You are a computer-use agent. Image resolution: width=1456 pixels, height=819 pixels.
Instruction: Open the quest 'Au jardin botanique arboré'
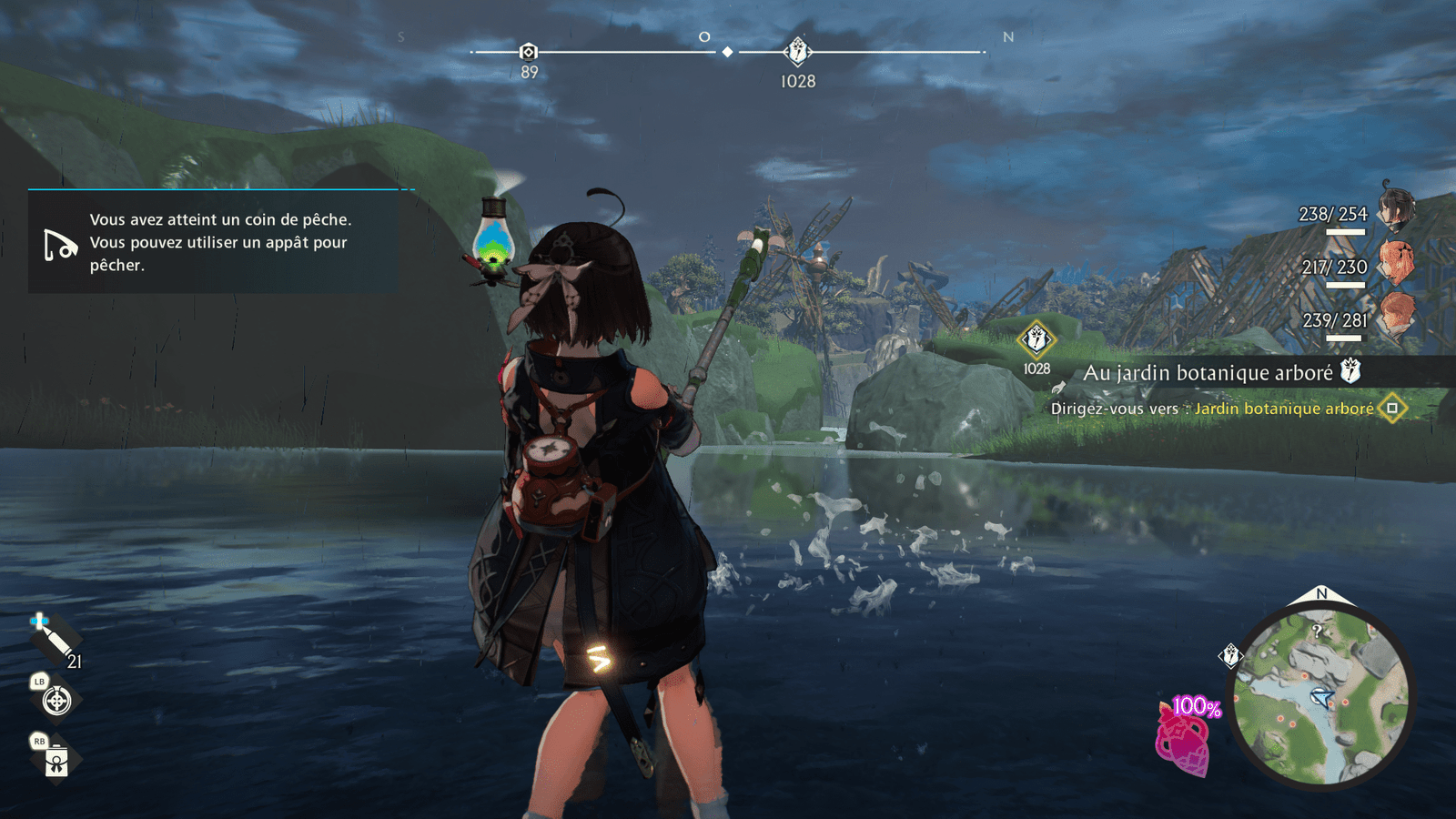tap(1208, 372)
